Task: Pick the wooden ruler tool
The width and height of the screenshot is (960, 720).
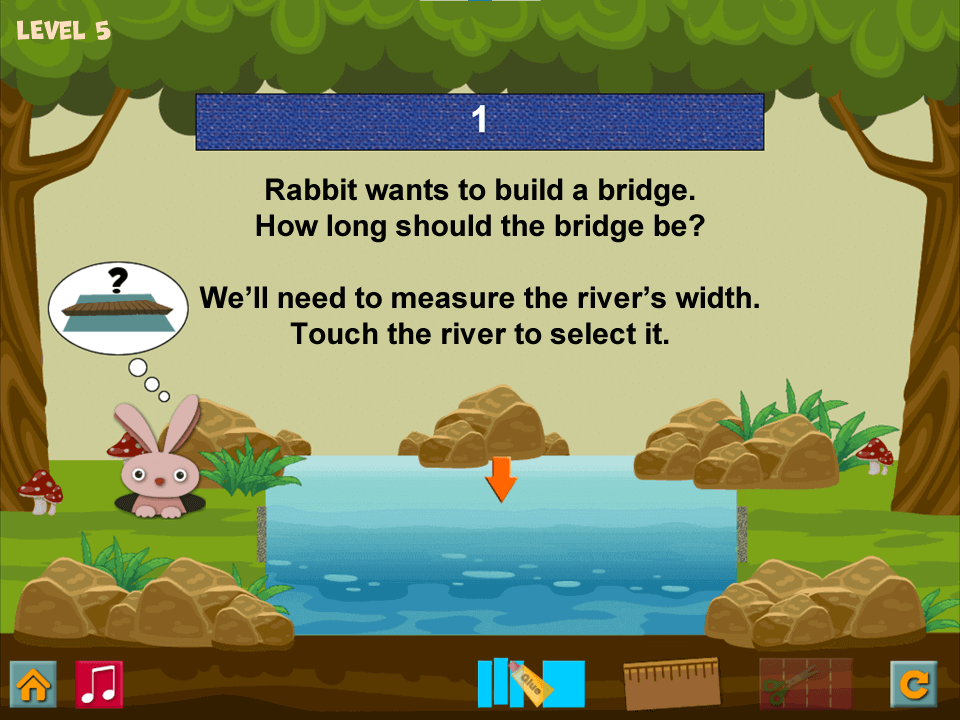Action: coord(671,684)
